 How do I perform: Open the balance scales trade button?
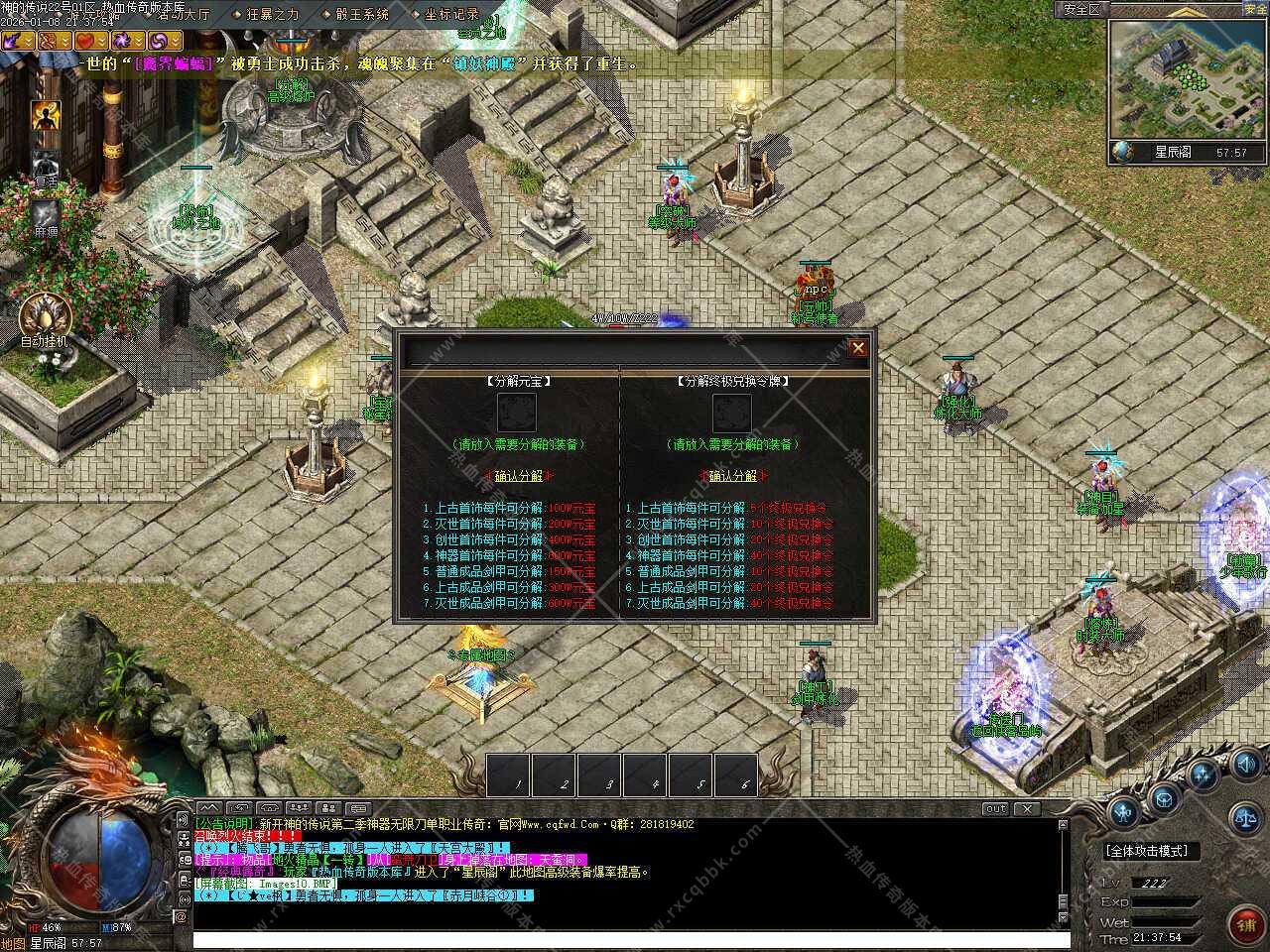point(1244,819)
